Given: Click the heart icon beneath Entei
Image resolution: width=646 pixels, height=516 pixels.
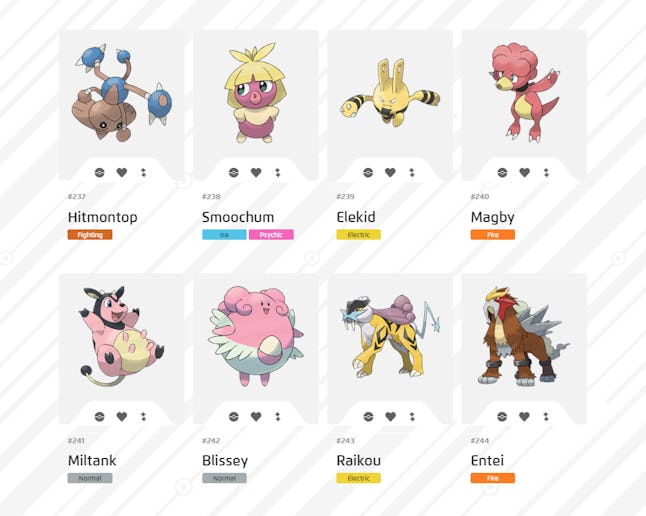Looking at the screenshot, I should click(524, 416).
